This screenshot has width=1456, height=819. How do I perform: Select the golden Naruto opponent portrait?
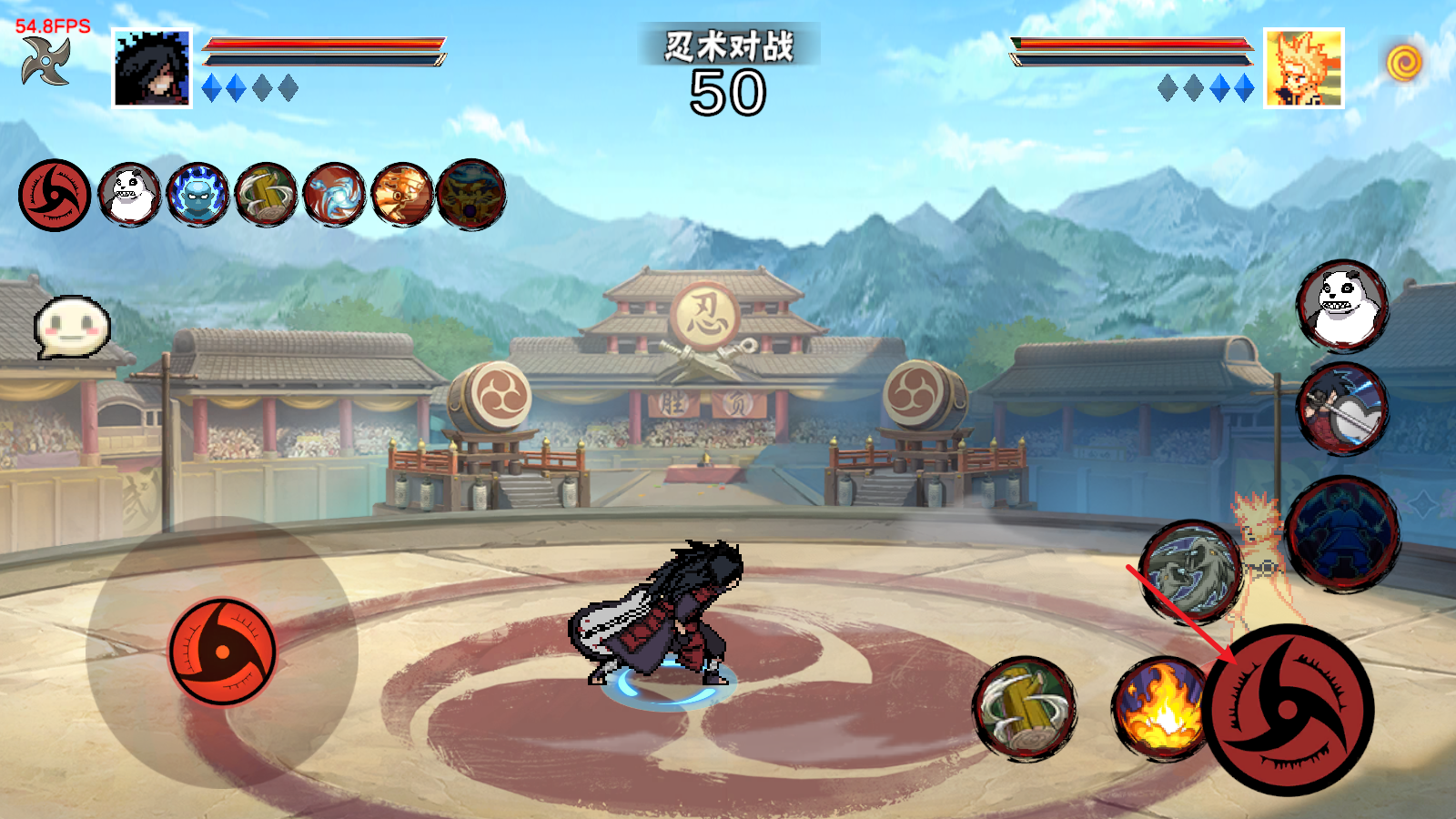point(1303,68)
